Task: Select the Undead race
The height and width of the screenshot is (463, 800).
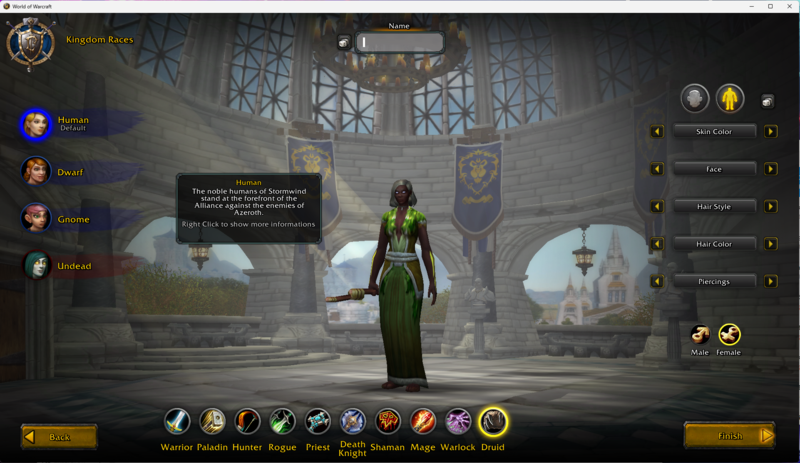Action: [x=37, y=266]
